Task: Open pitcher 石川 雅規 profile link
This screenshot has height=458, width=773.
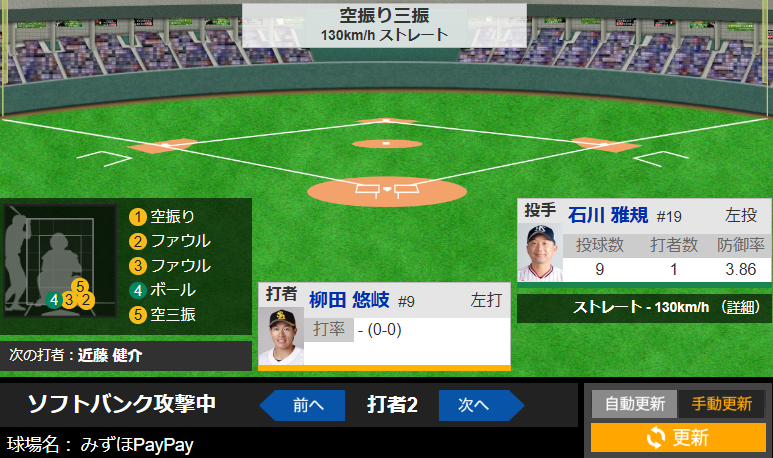Action: pos(608,215)
